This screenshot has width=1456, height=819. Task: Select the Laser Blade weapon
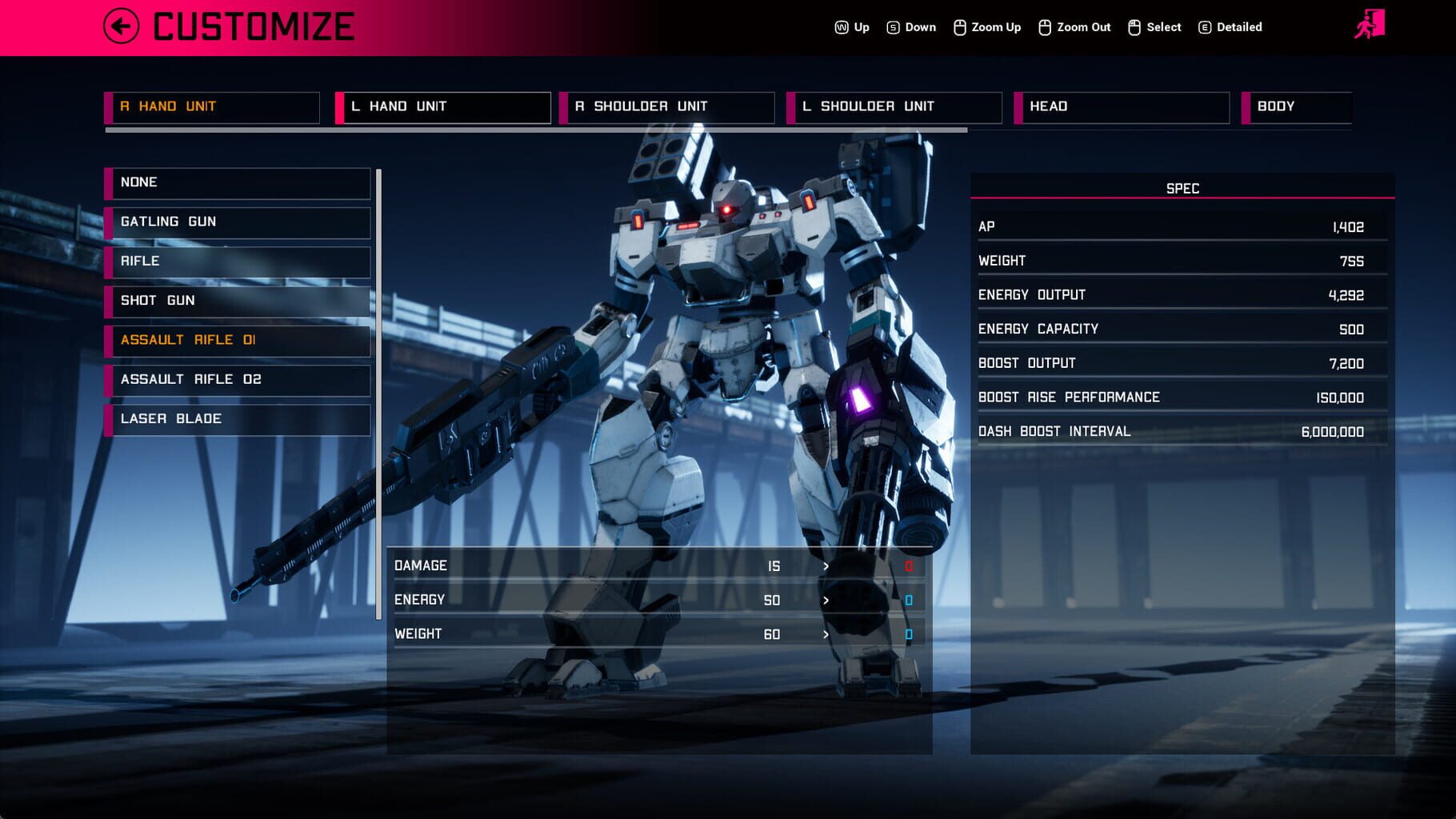click(x=238, y=418)
